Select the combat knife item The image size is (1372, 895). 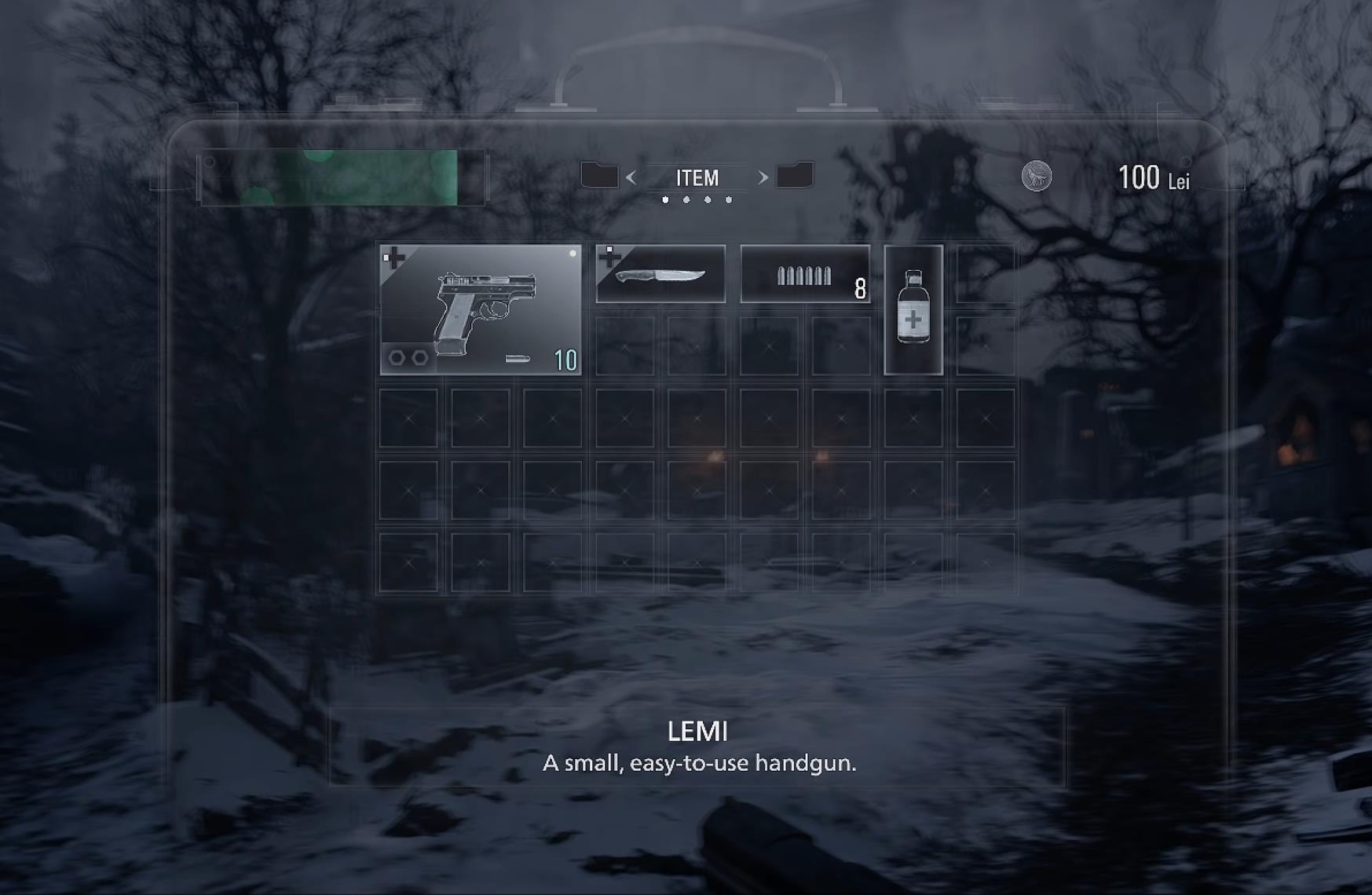(x=660, y=273)
